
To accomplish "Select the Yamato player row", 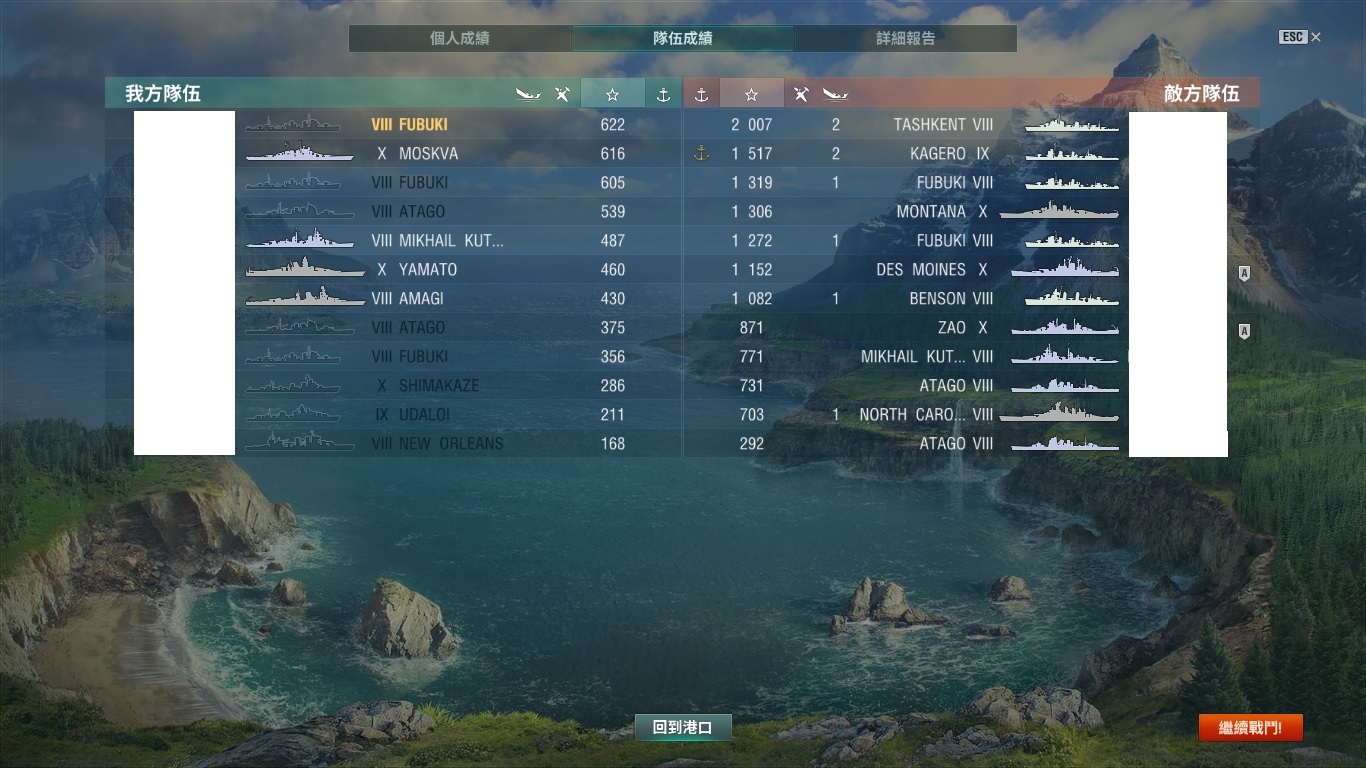I will (428, 270).
